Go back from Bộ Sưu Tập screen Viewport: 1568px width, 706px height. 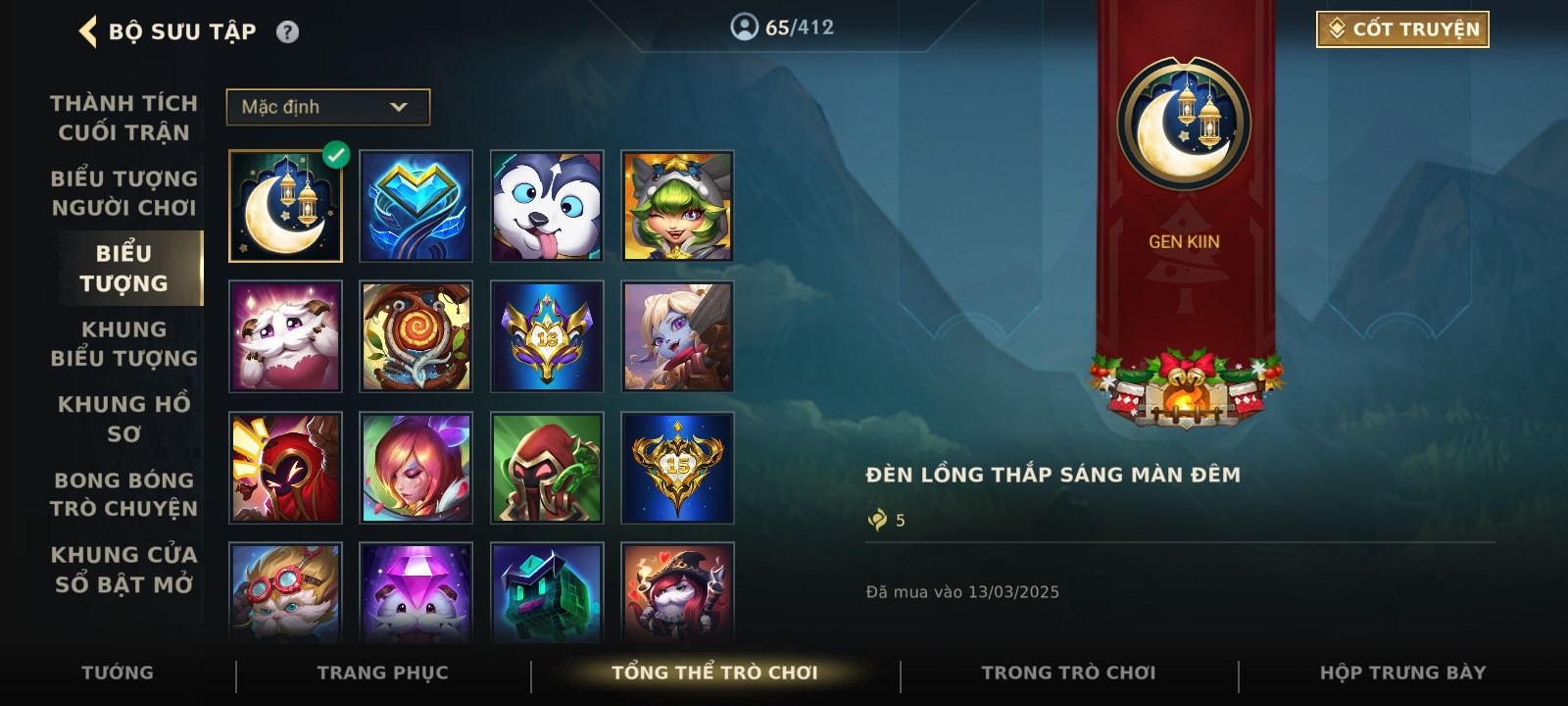(x=88, y=31)
